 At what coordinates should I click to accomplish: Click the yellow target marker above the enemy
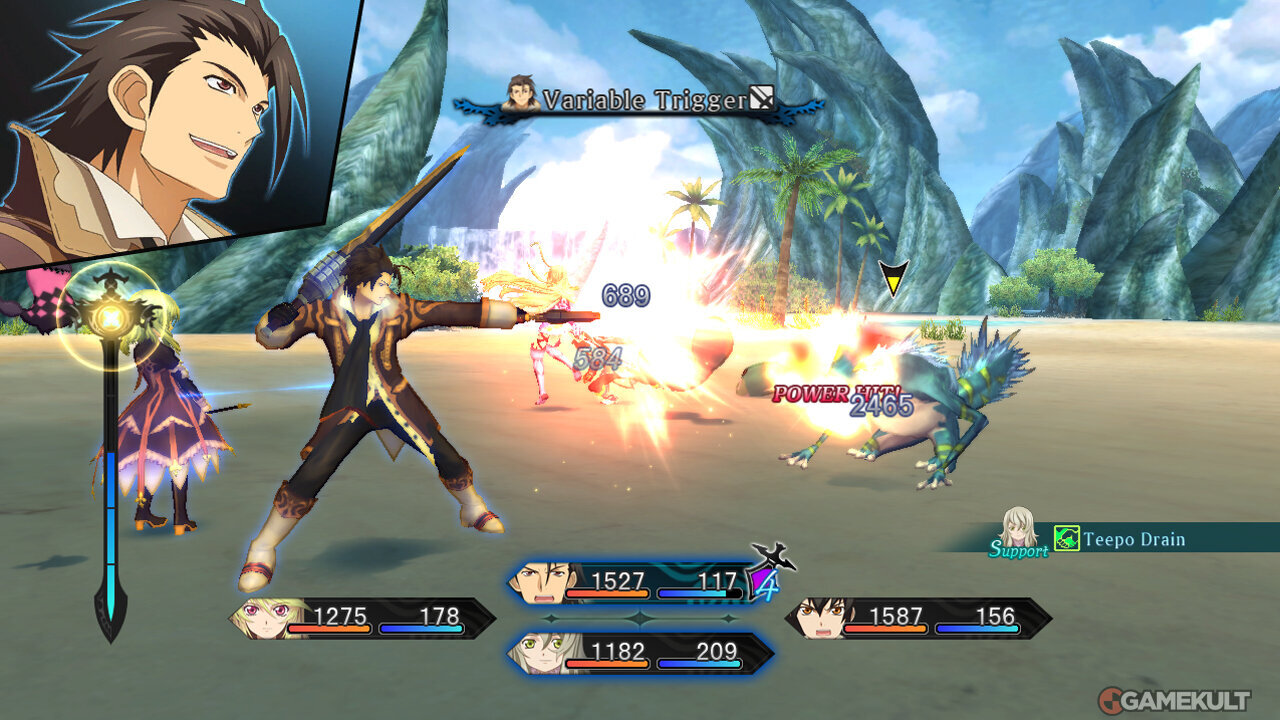pos(893,277)
